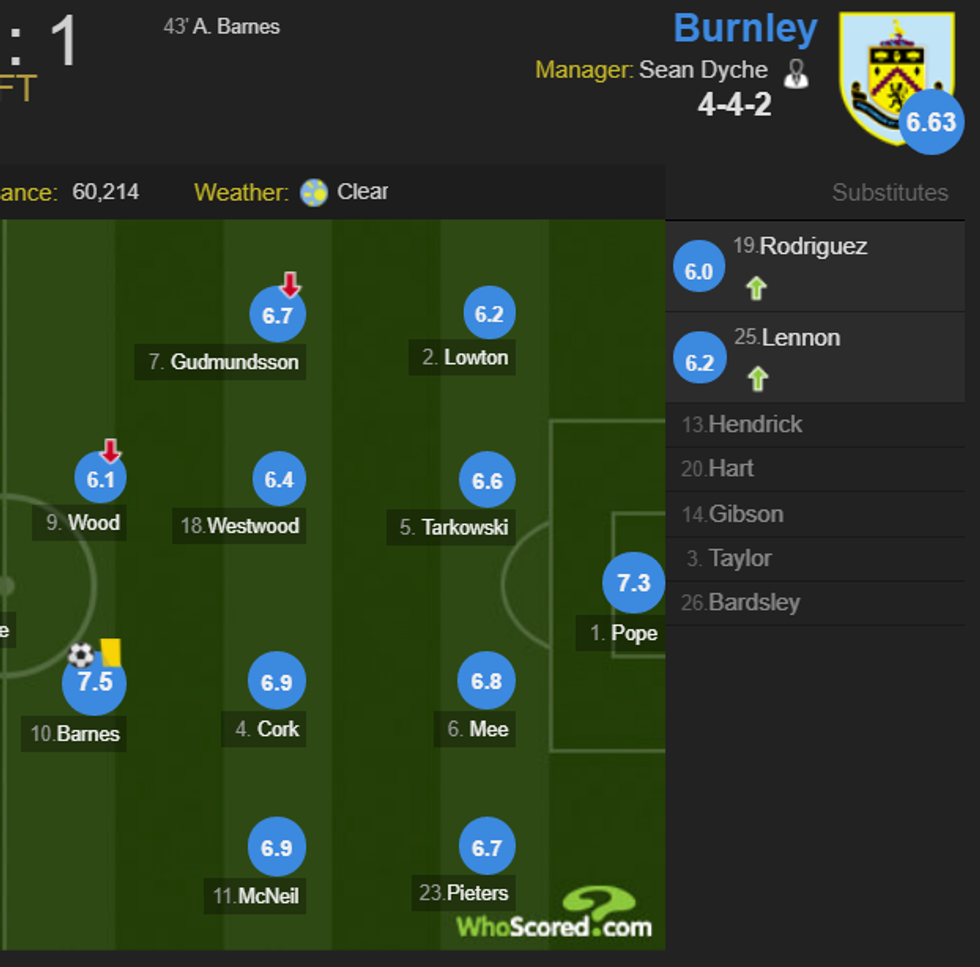Select Mee's player marker

click(x=486, y=682)
